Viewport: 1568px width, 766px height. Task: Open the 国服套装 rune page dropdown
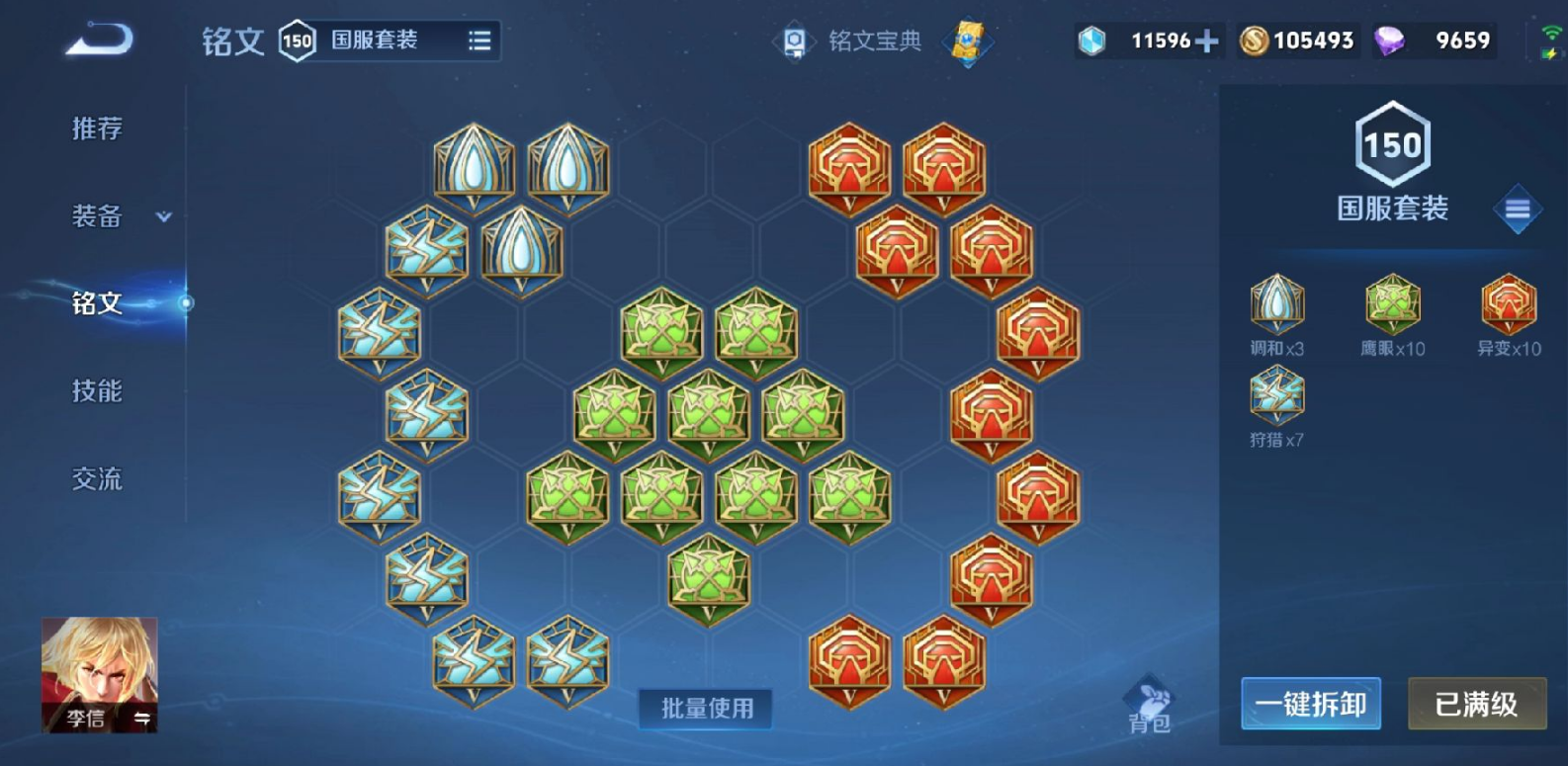point(479,41)
